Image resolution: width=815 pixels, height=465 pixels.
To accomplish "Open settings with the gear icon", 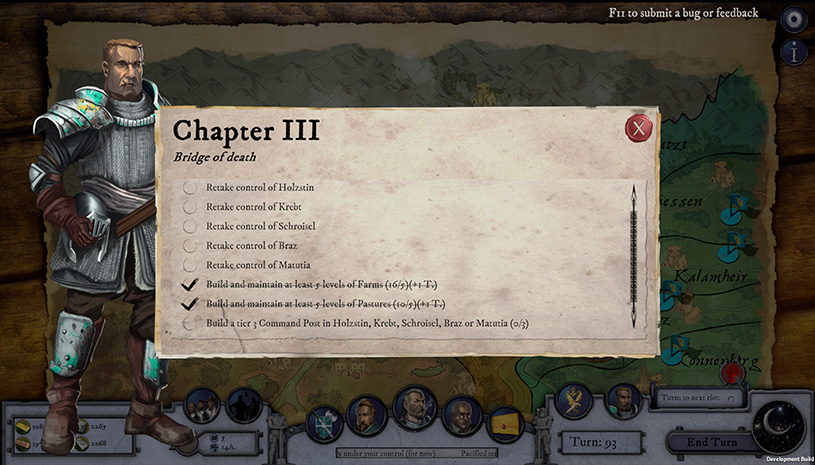I will pos(794,19).
